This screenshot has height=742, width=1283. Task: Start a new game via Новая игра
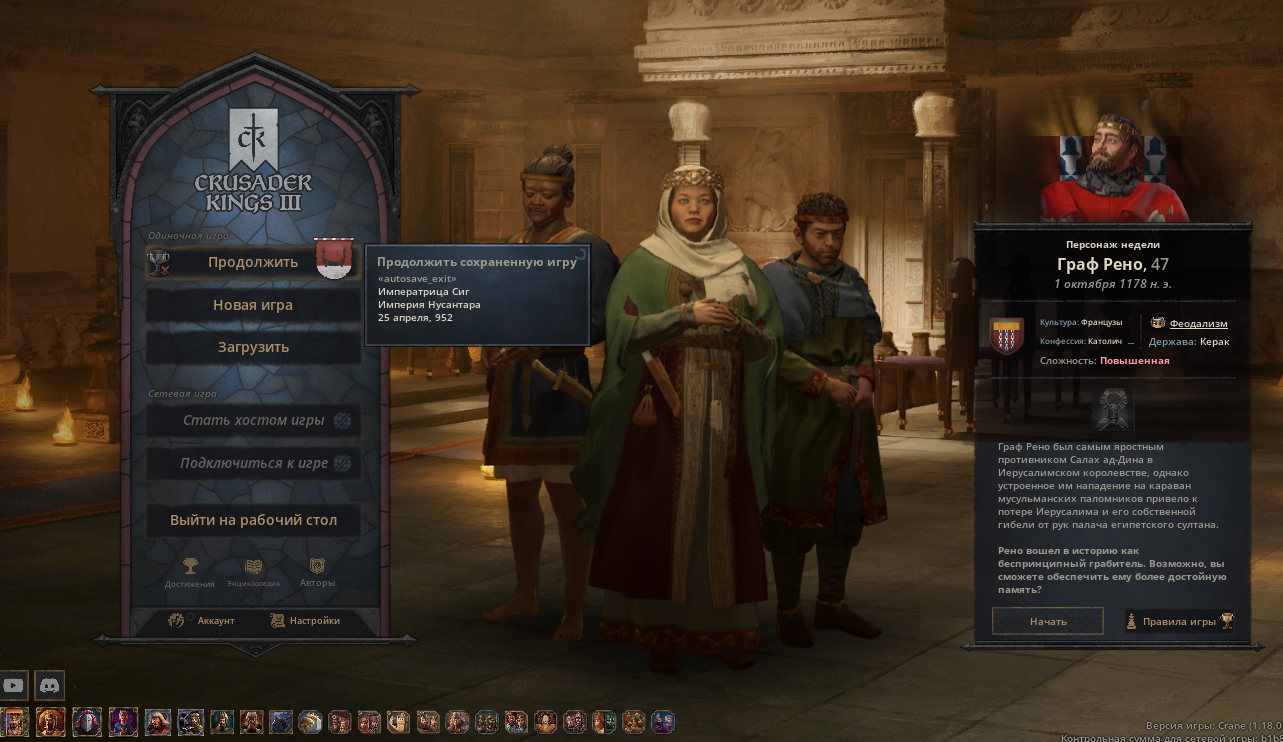252,305
